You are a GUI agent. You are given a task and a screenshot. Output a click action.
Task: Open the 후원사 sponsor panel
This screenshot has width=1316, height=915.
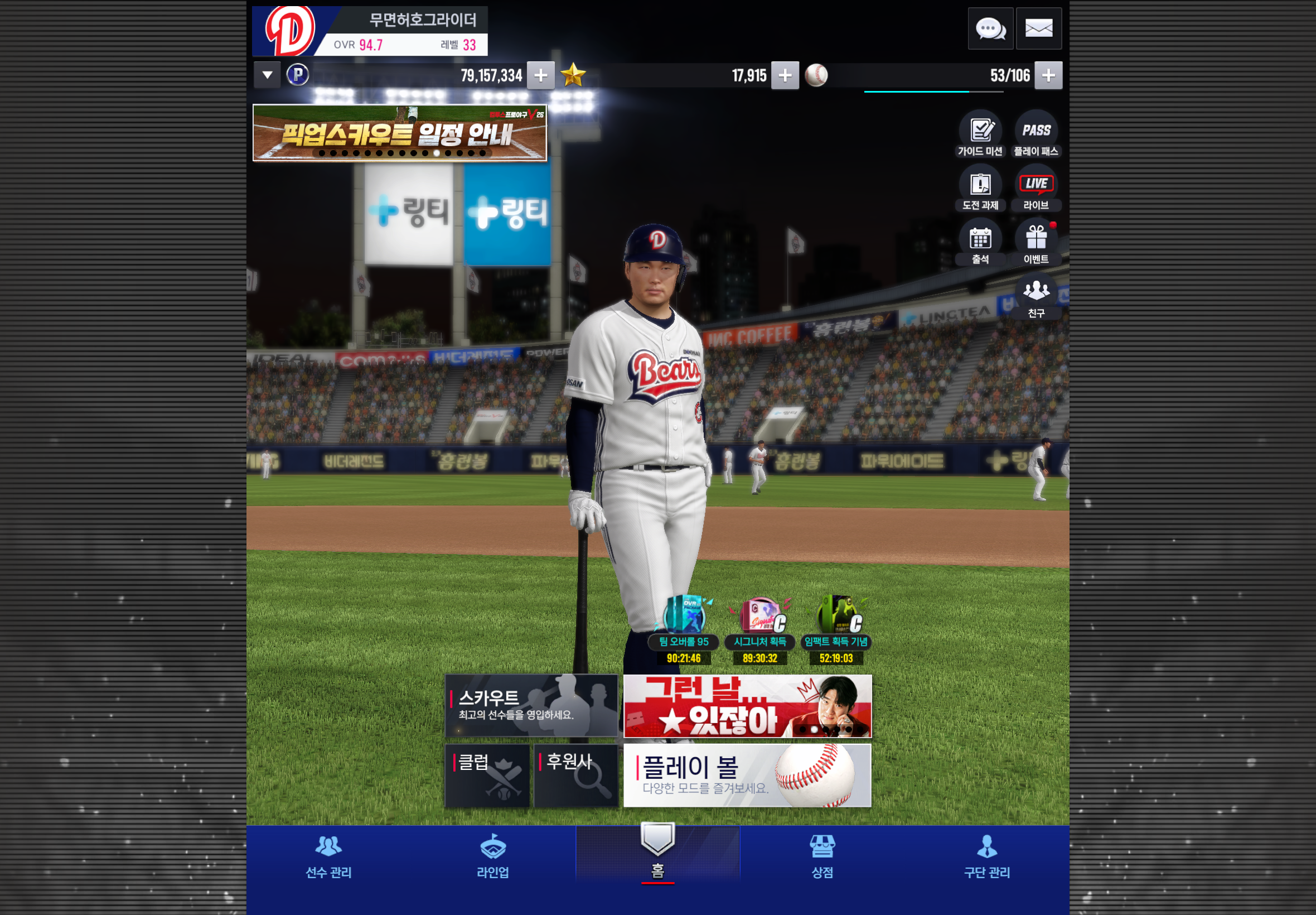pos(575,775)
